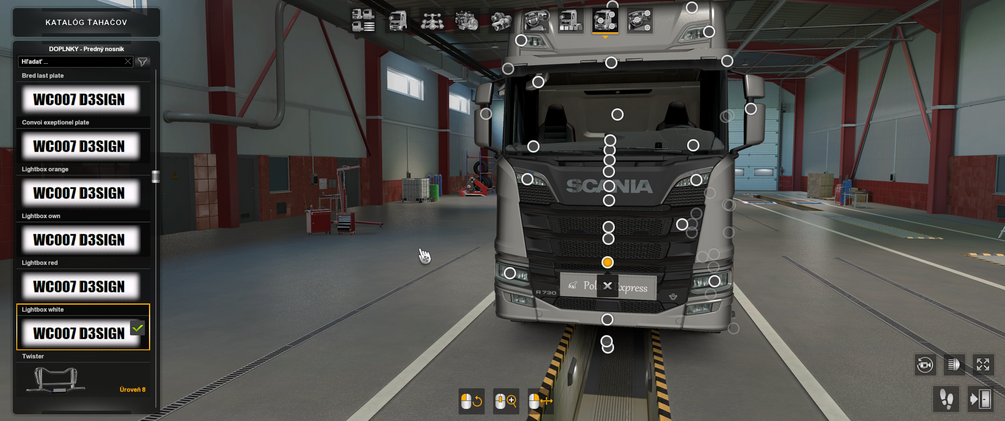Click the search field in the accessory list
Image resolution: width=1005 pixels, height=421 pixels.
pyautogui.click(x=70, y=62)
